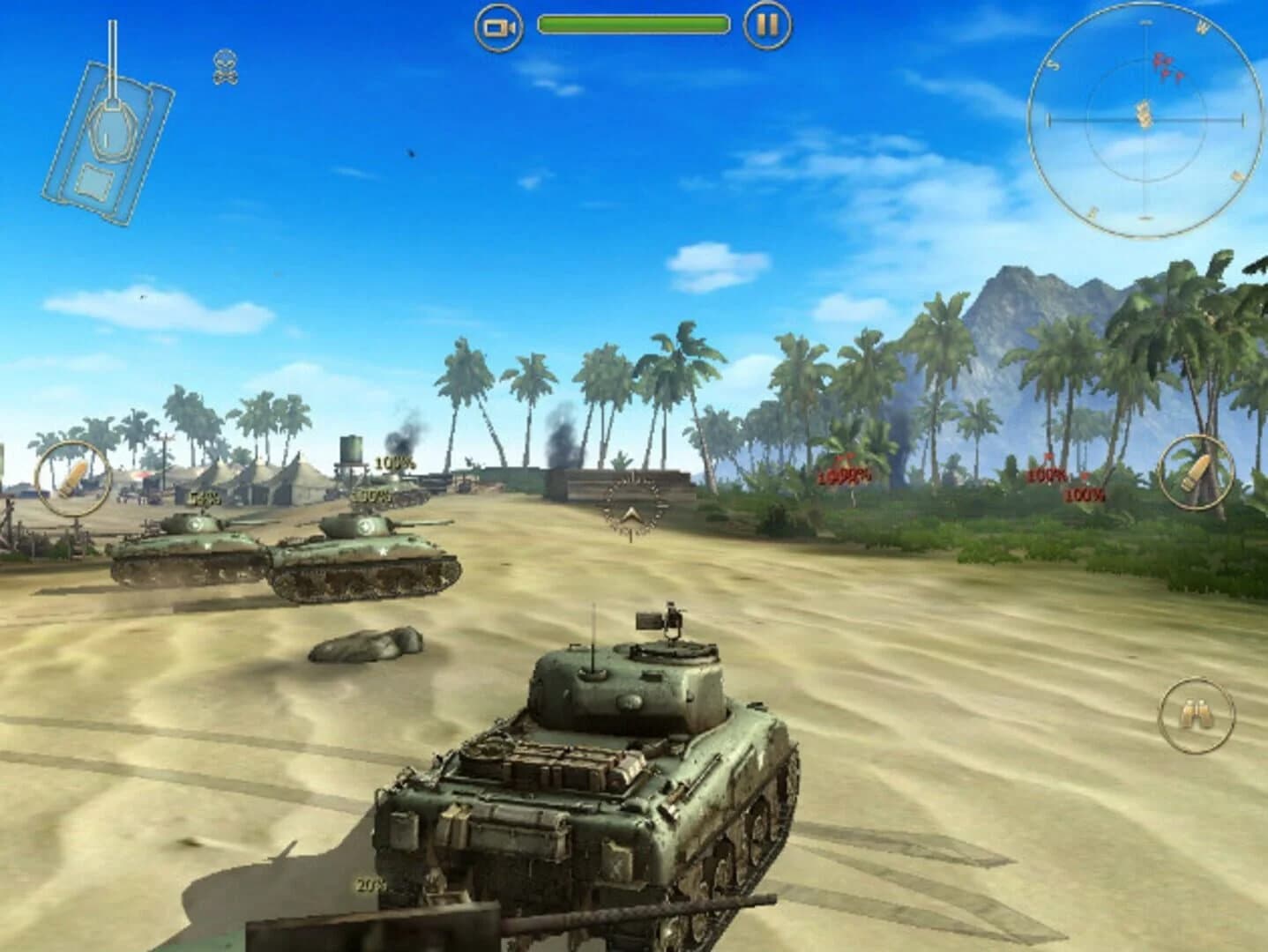
Task: Select the enemy marker at 100% near right palms
Action: tap(1047, 476)
